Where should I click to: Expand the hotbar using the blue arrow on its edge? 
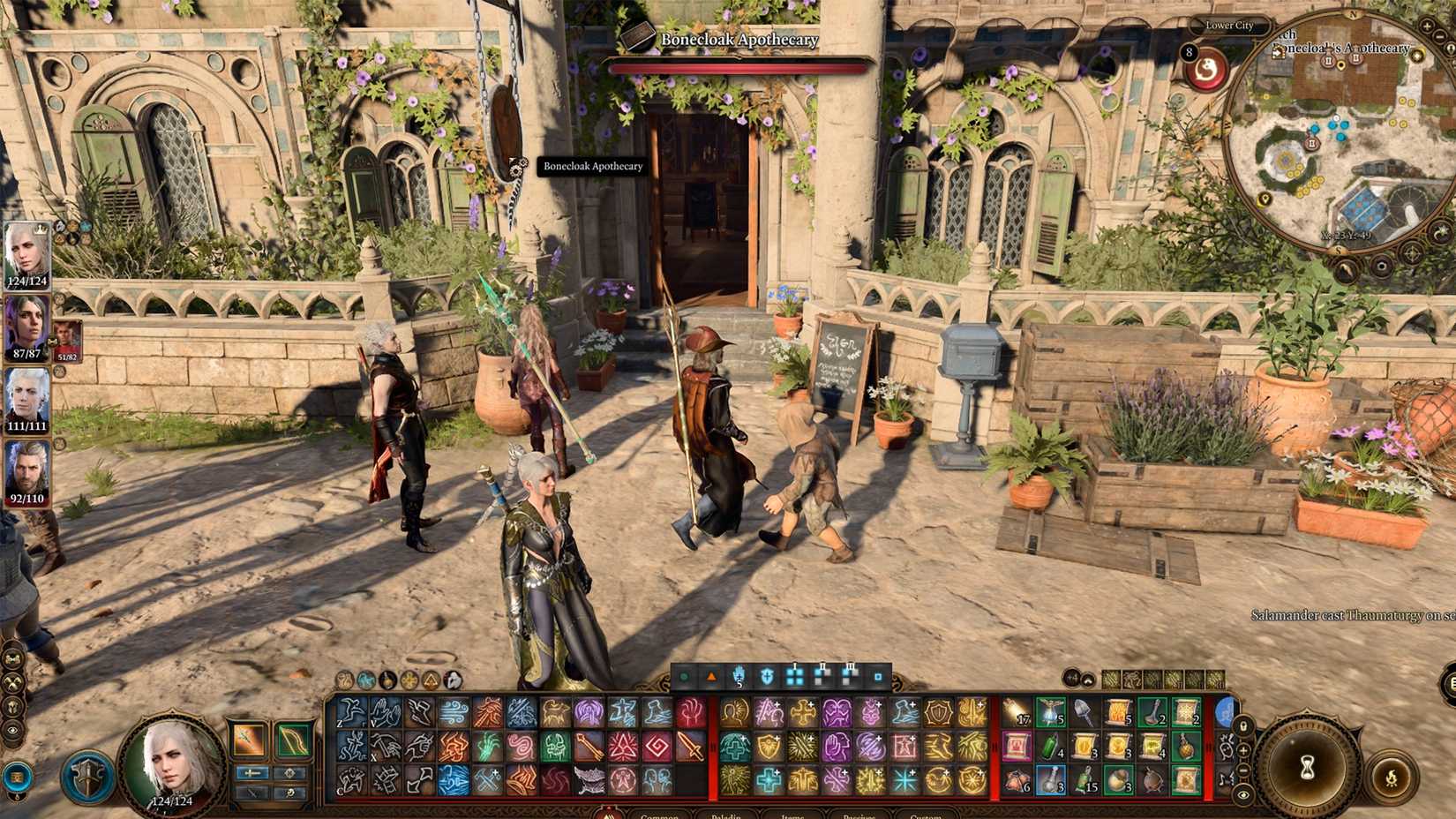pos(1225,711)
